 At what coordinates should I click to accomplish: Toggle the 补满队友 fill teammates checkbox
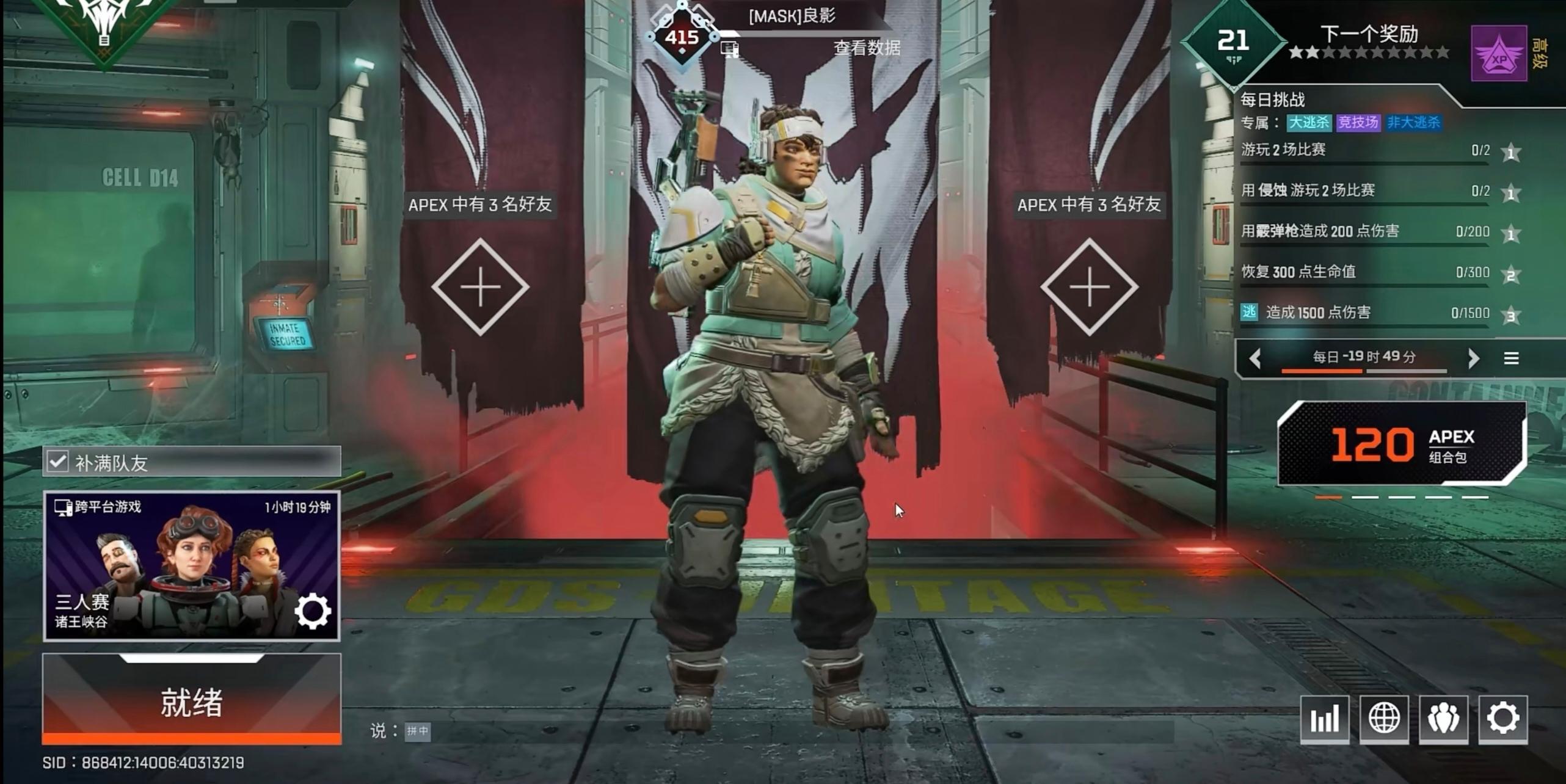(x=58, y=462)
